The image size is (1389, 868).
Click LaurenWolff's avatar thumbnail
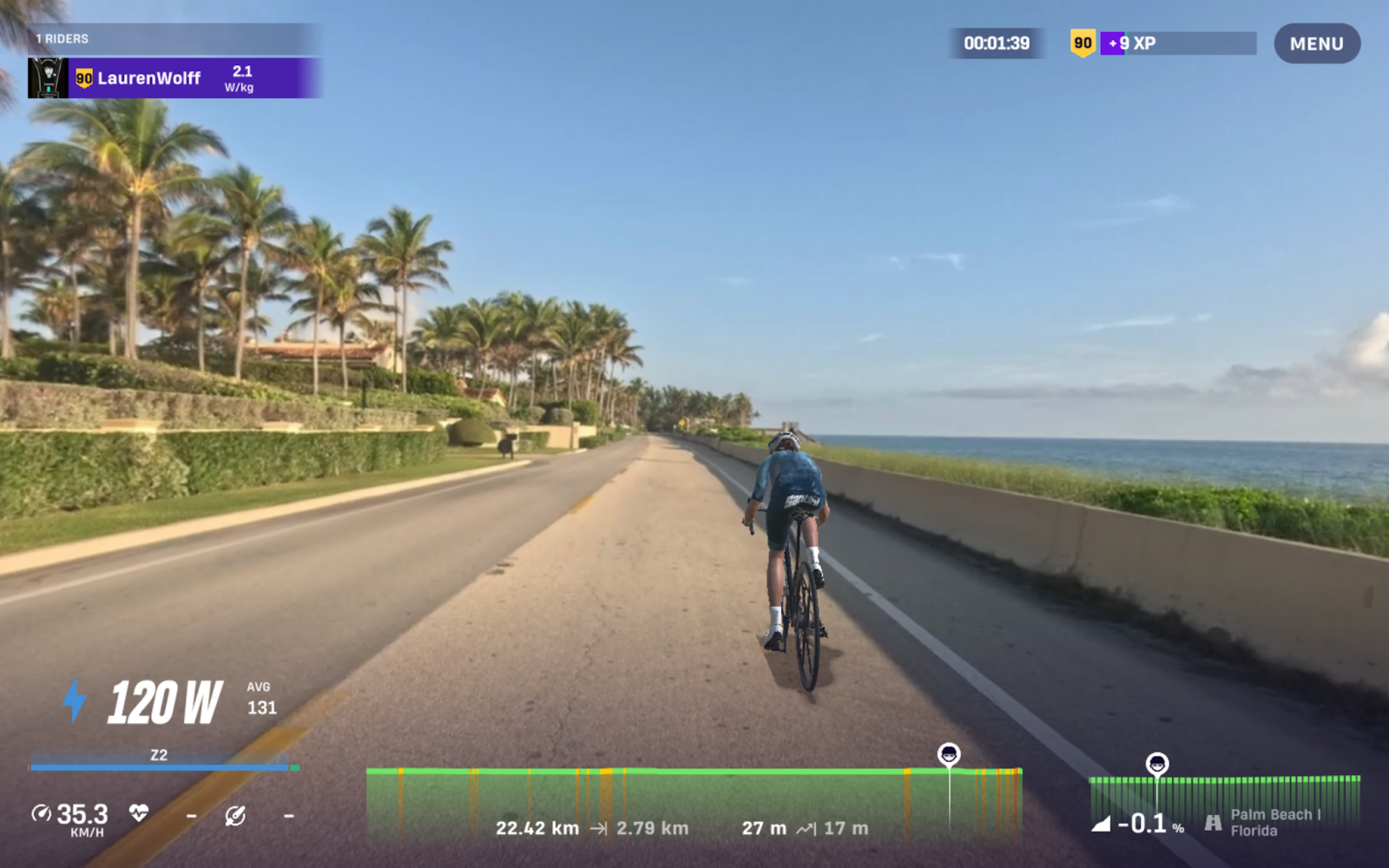(48, 78)
